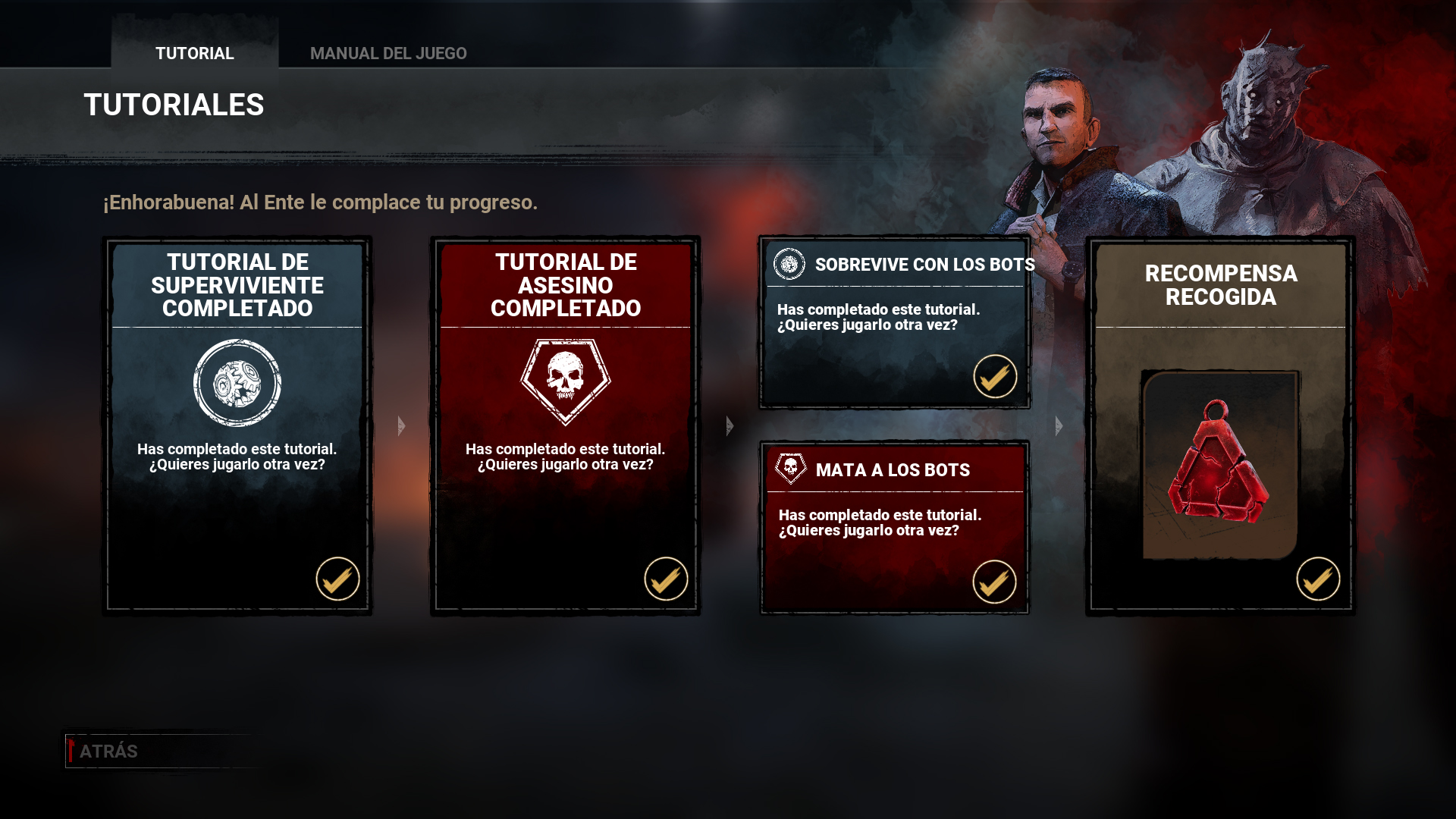
Task: Switch to the MANUAL DEL JUEGO tab
Action: click(389, 53)
